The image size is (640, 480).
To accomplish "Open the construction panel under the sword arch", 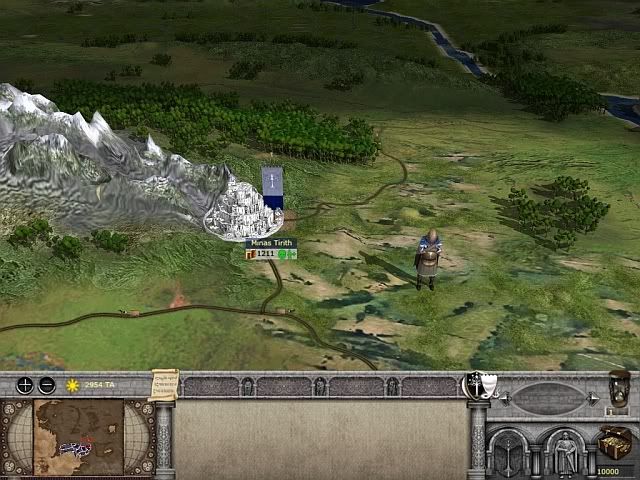I will (x=510, y=449).
